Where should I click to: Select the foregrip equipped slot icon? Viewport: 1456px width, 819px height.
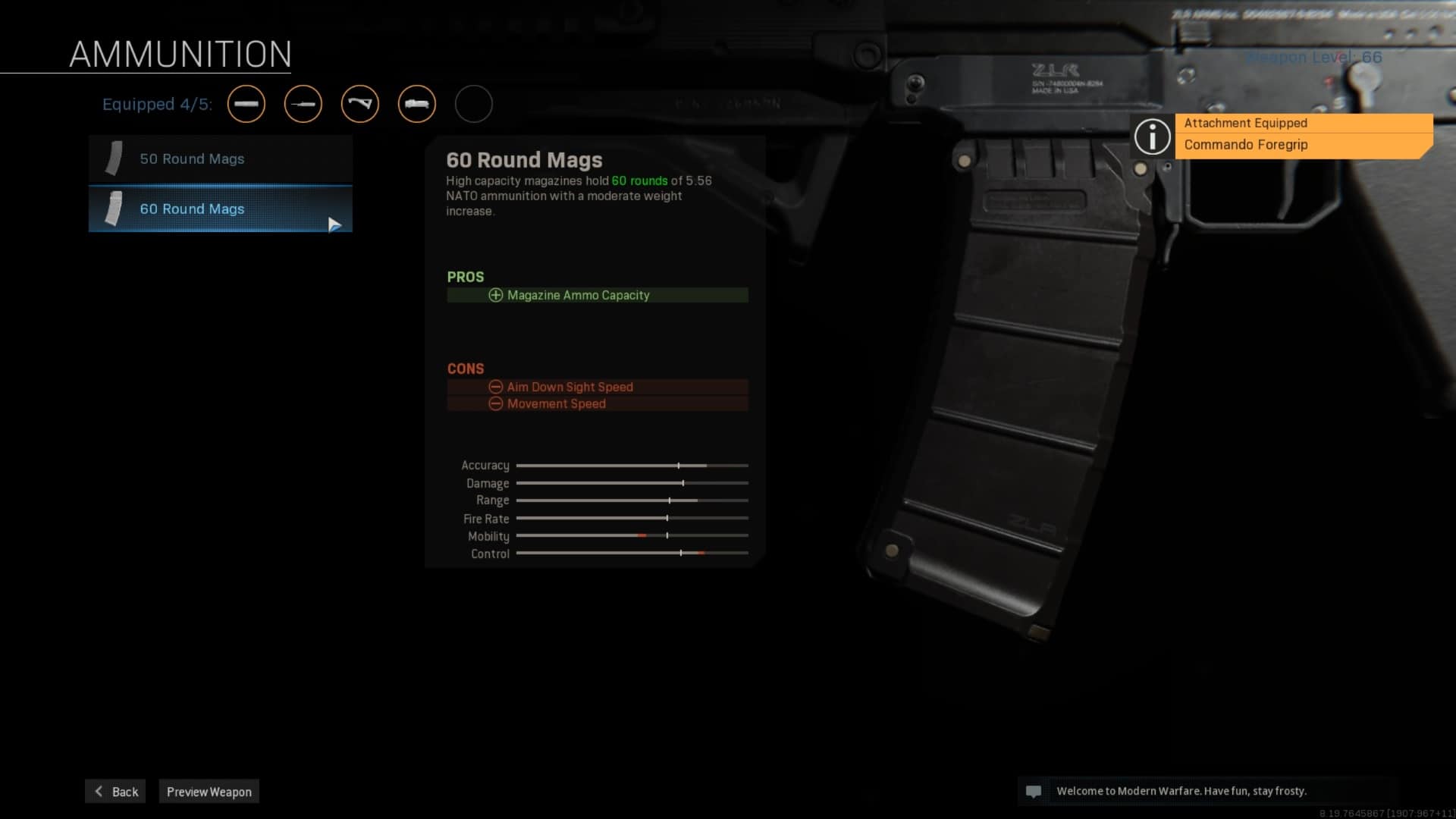[x=360, y=104]
